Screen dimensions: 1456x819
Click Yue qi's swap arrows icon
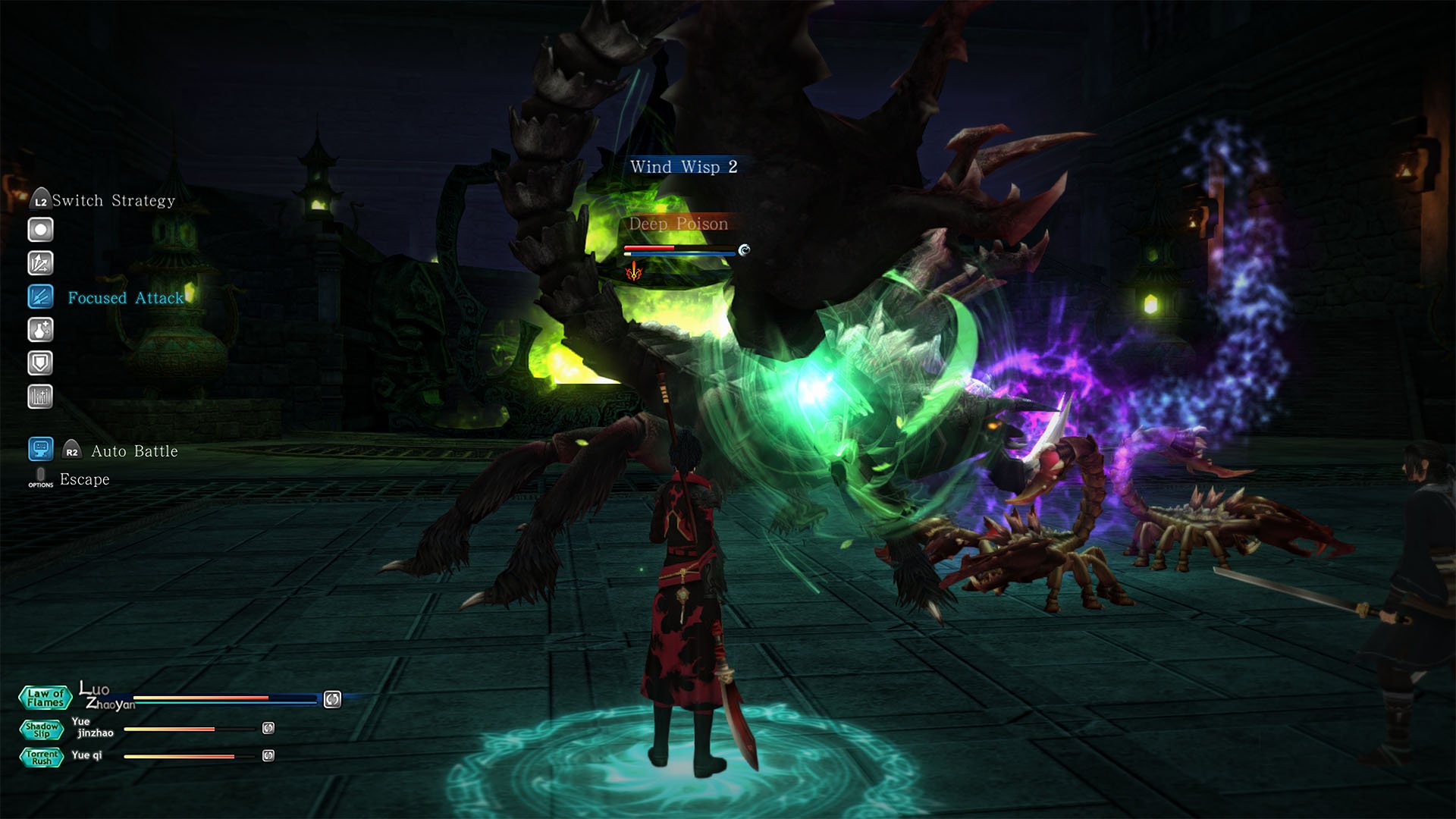click(268, 755)
